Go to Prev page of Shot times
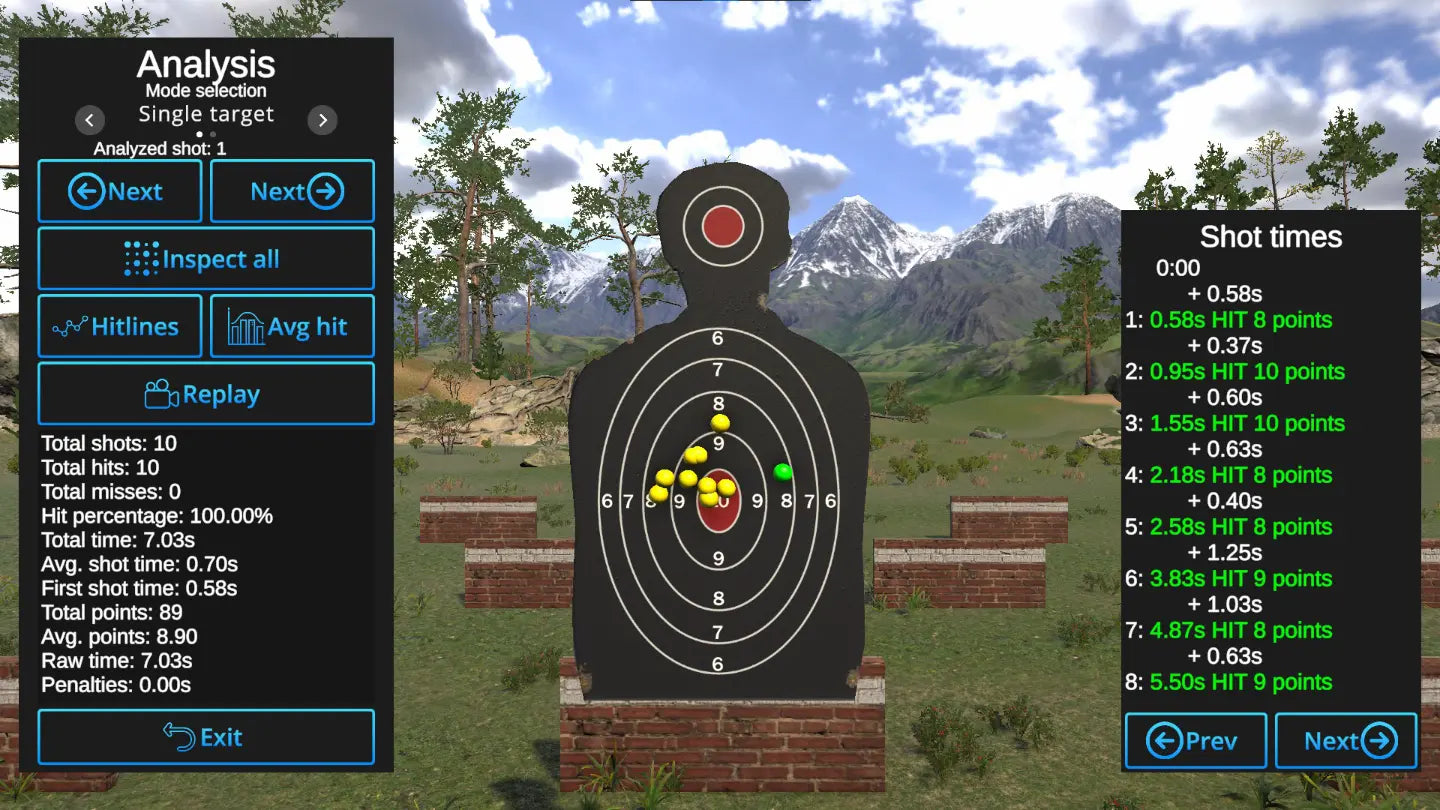 (x=1196, y=741)
